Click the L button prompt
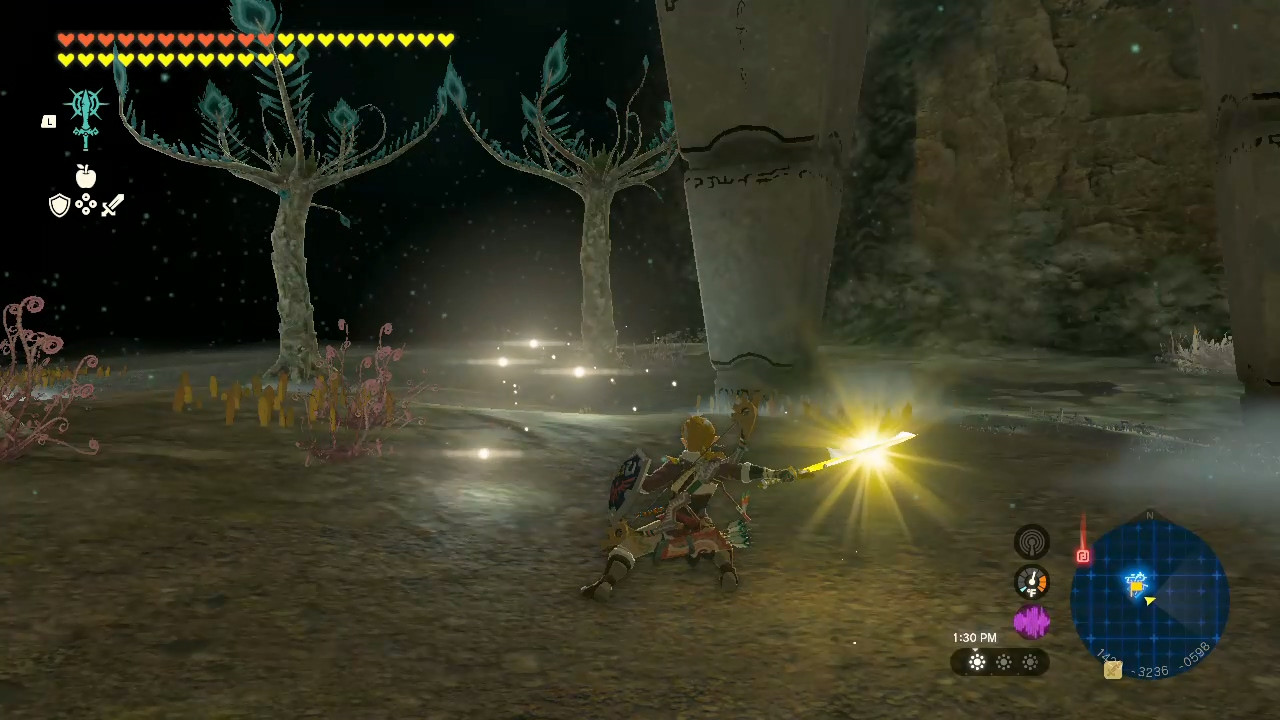1280x720 pixels. (48, 121)
